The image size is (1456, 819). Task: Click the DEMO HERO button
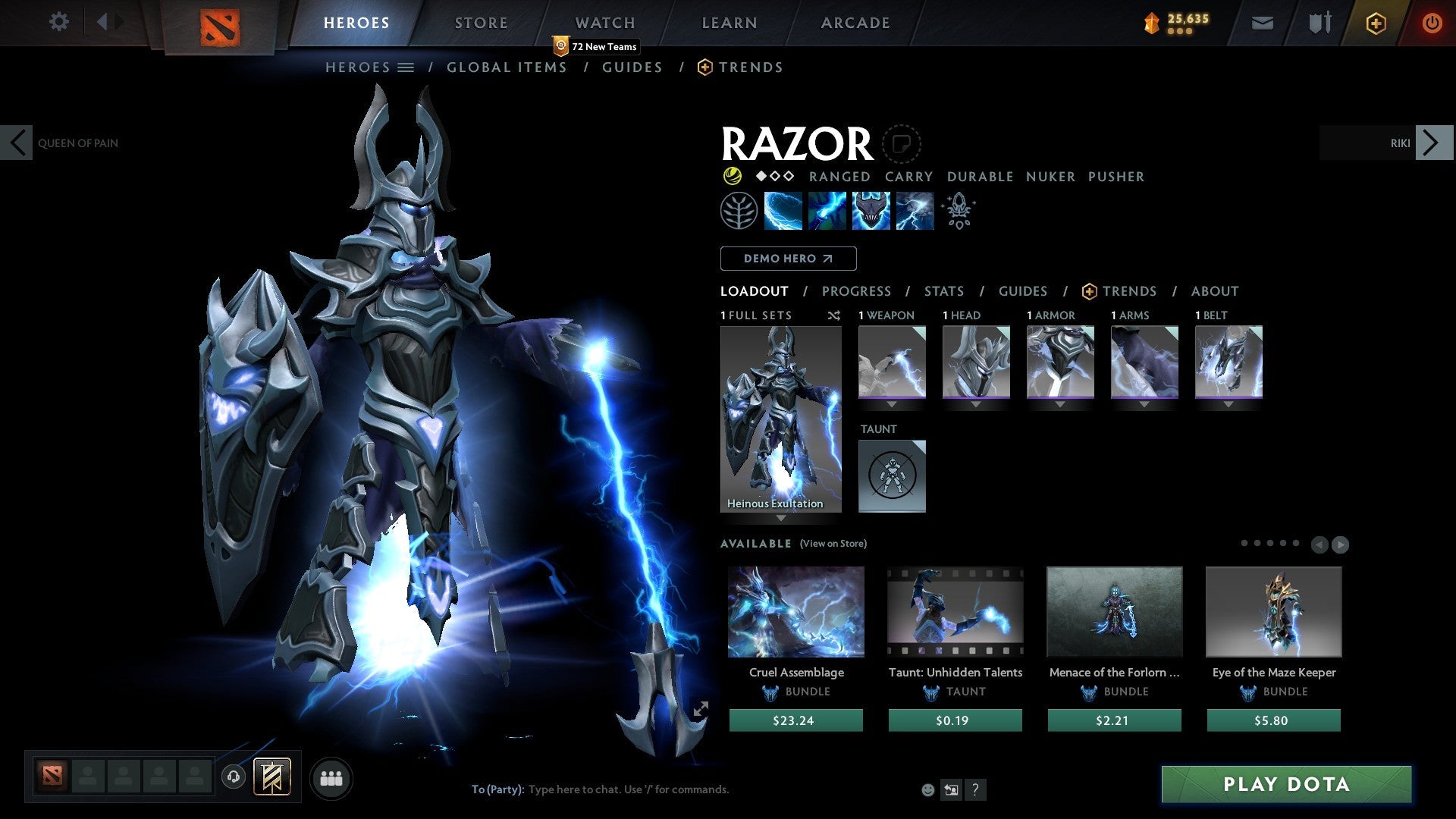[788, 258]
